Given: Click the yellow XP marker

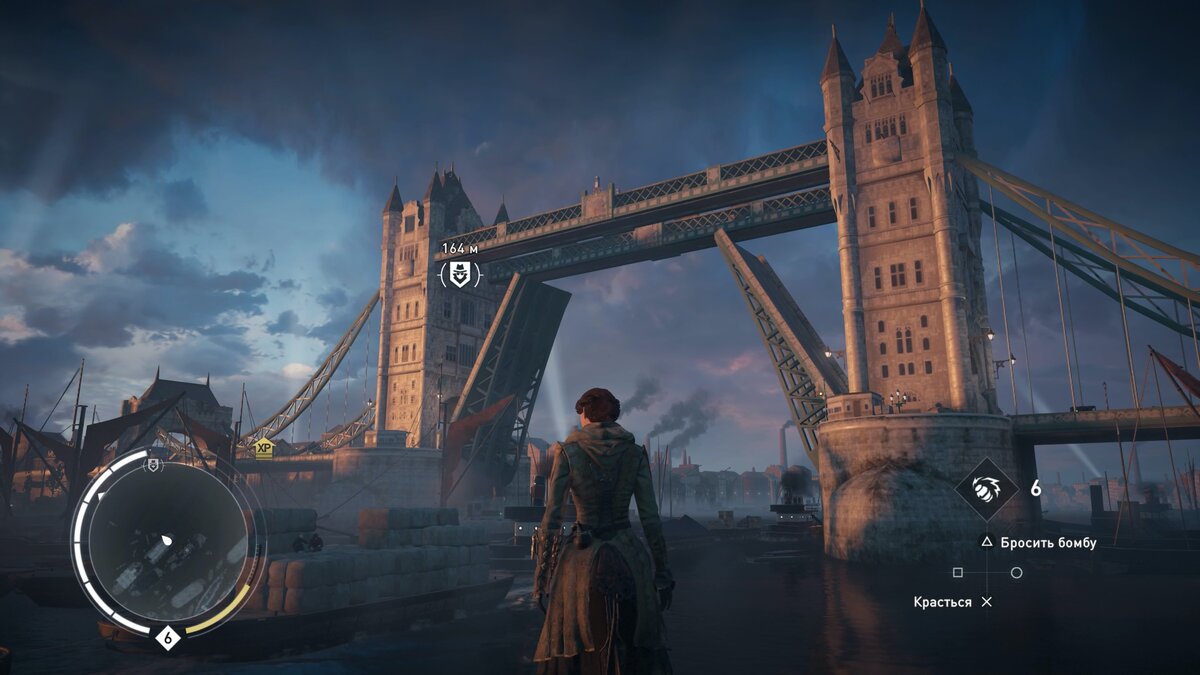Looking at the screenshot, I should [x=263, y=448].
